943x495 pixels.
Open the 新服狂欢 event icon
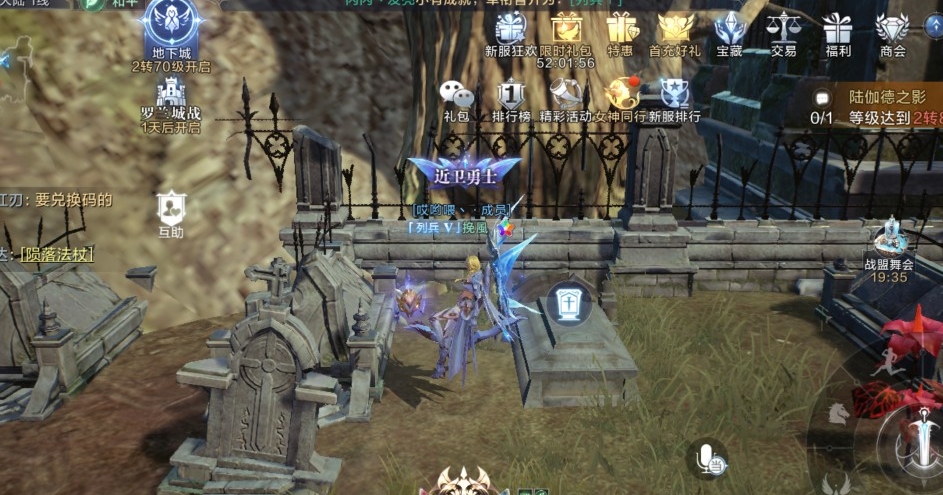[x=511, y=28]
